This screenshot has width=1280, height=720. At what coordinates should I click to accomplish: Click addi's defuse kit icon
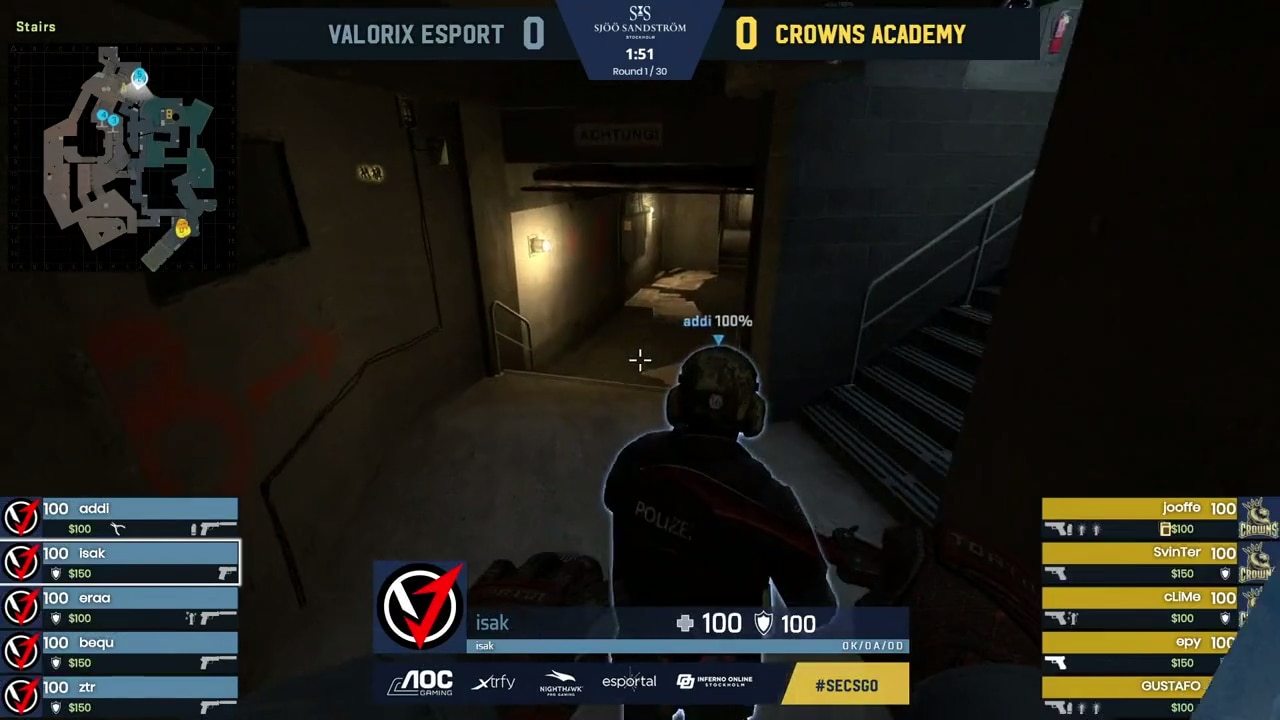pos(117,529)
